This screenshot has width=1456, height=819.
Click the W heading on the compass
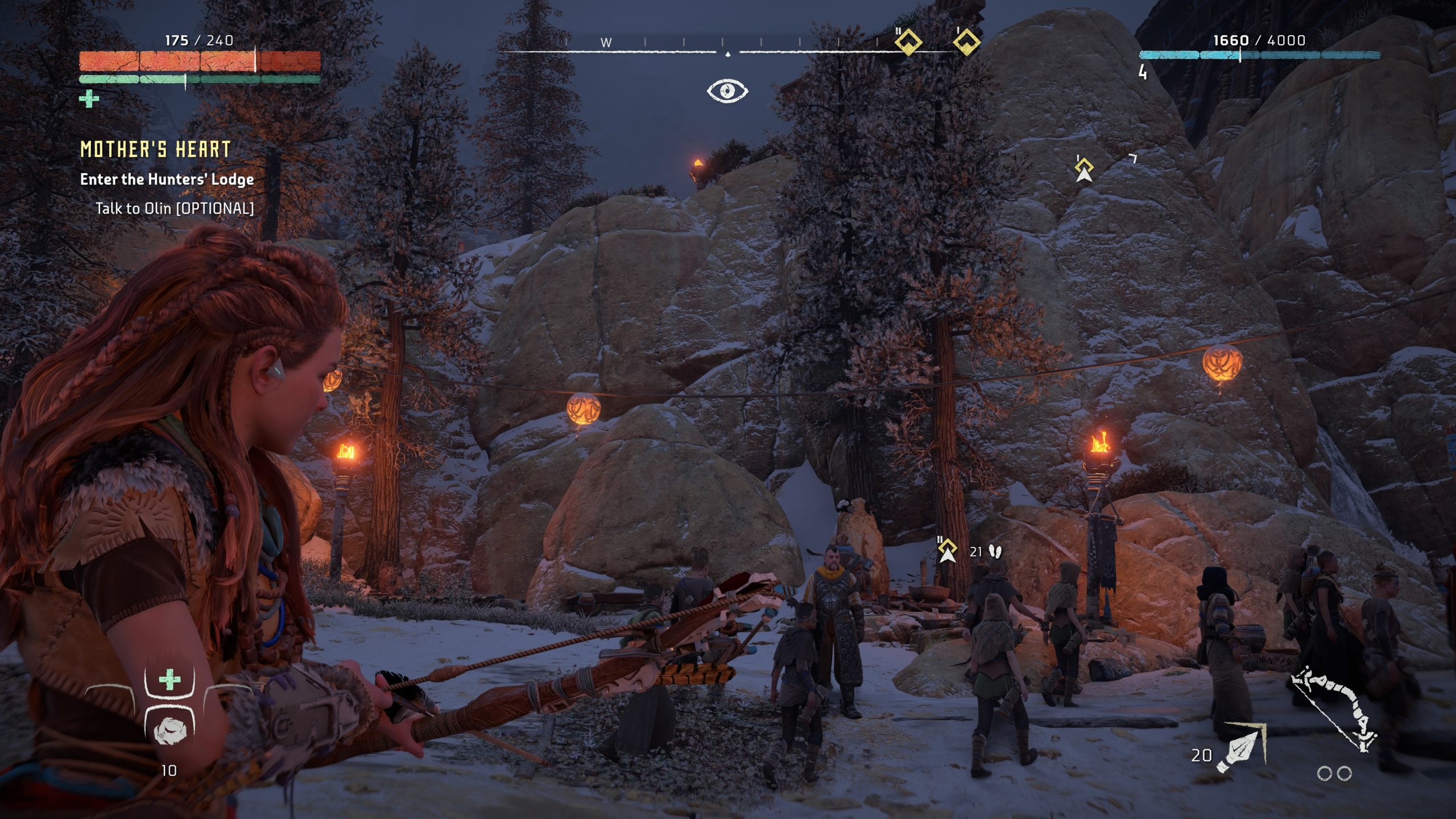click(606, 43)
